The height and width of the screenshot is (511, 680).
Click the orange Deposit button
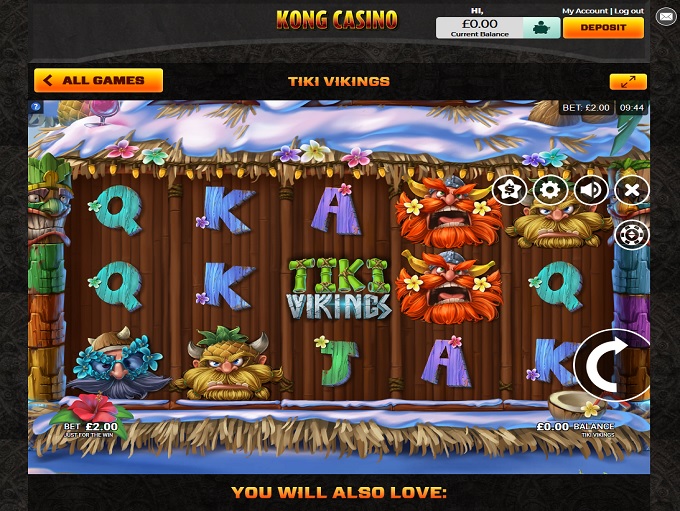pos(603,28)
